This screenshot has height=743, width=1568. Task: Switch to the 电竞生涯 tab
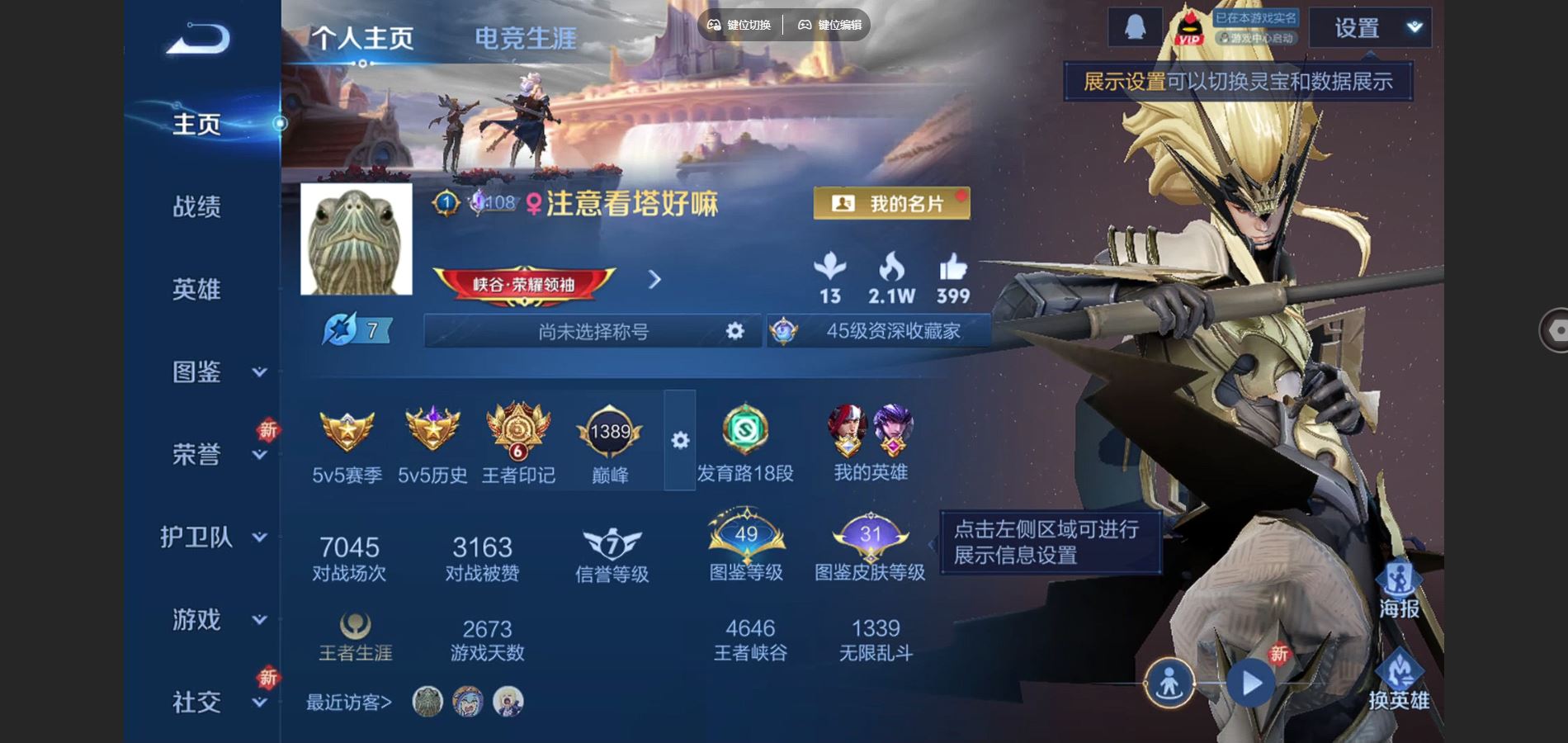(x=527, y=36)
